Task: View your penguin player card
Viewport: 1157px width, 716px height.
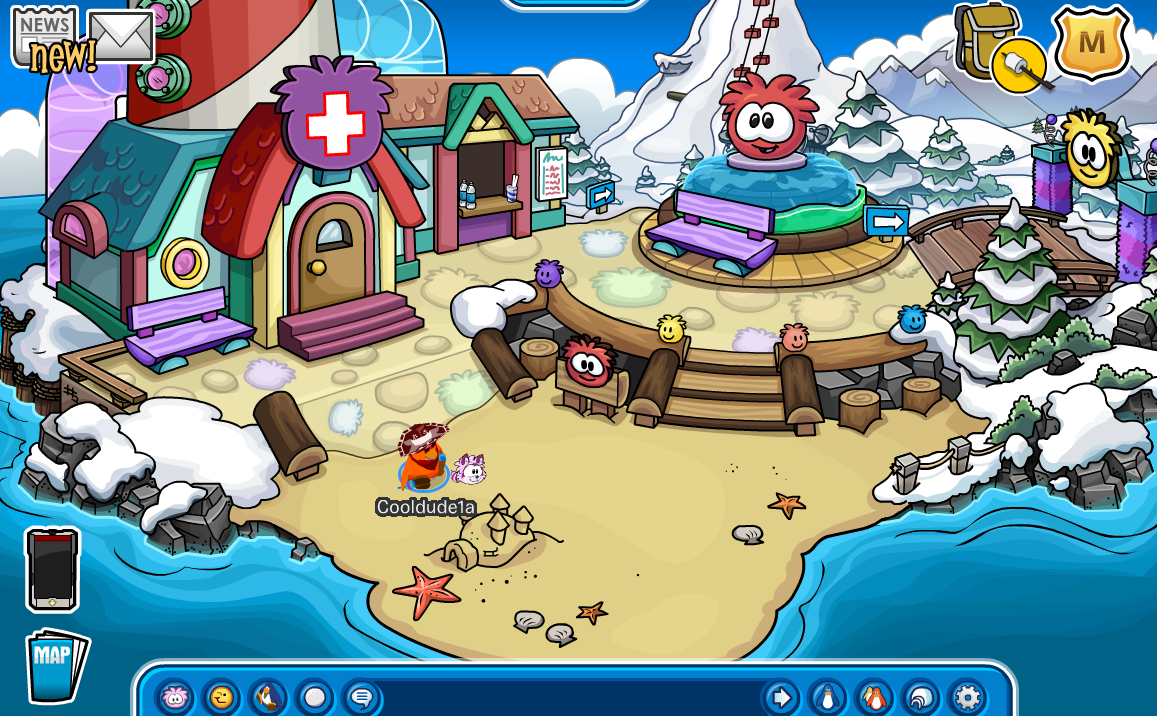Action: point(827,696)
